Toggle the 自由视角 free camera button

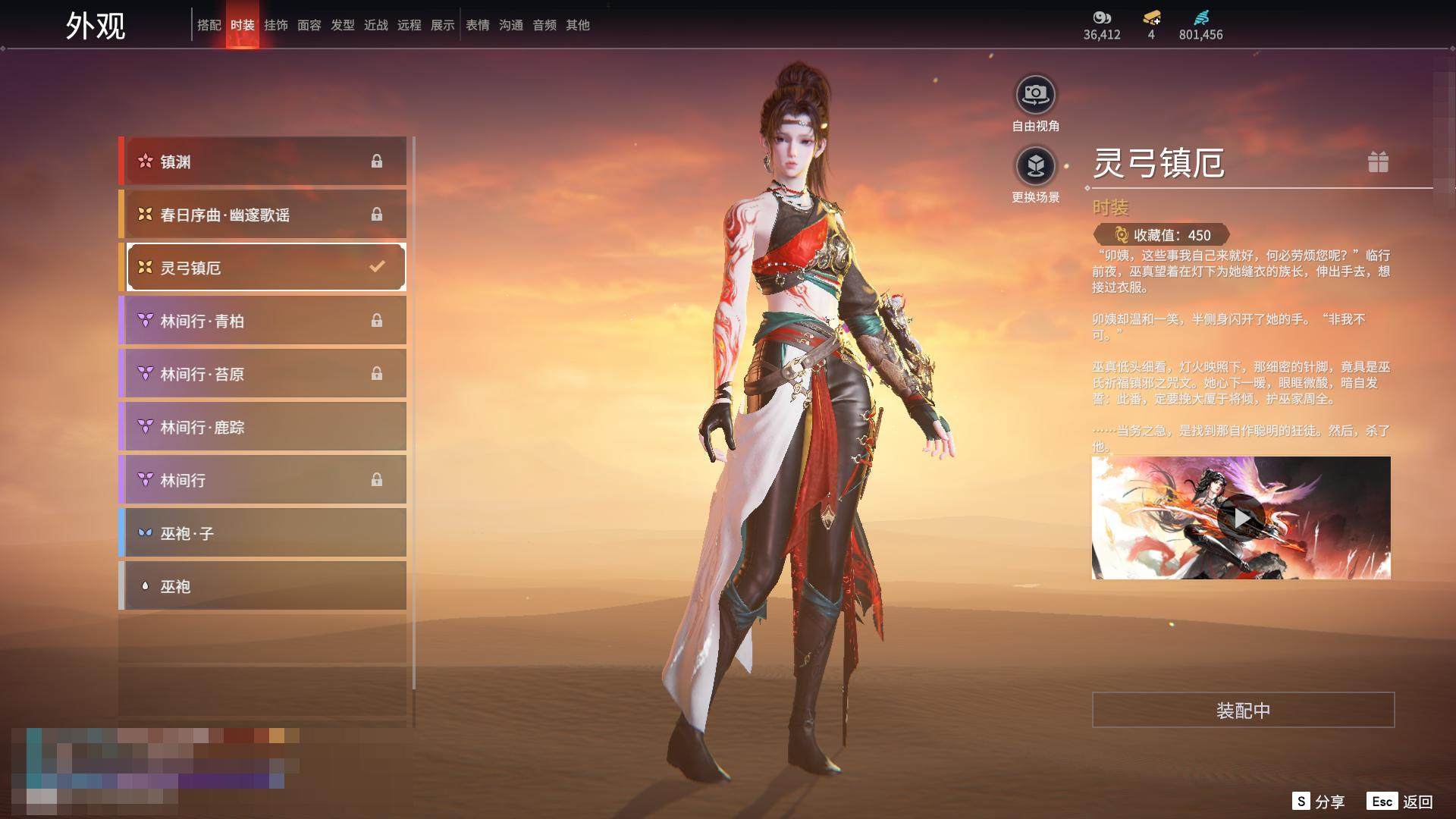pyautogui.click(x=1035, y=96)
